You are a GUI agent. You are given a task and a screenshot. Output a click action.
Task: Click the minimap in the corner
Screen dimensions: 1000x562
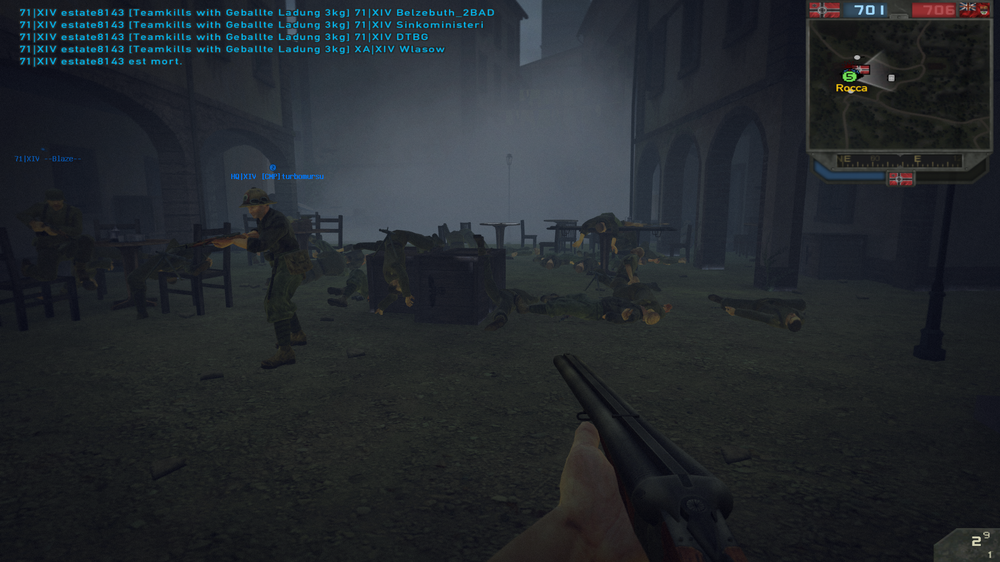click(x=898, y=85)
